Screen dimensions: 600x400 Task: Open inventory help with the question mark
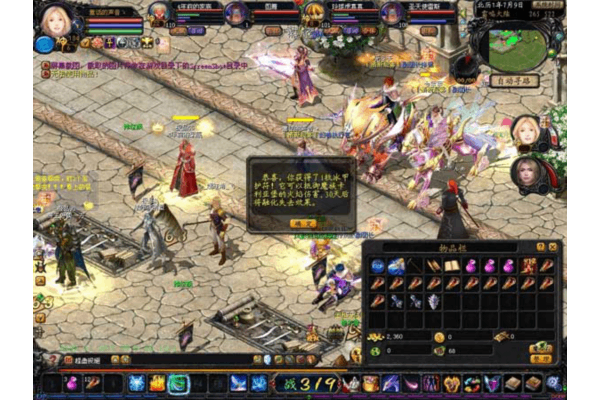541,246
